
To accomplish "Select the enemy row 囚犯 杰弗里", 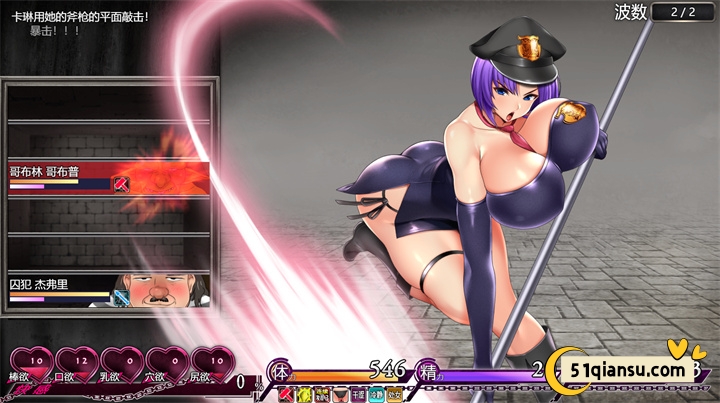I will pyautogui.click(x=108, y=288).
